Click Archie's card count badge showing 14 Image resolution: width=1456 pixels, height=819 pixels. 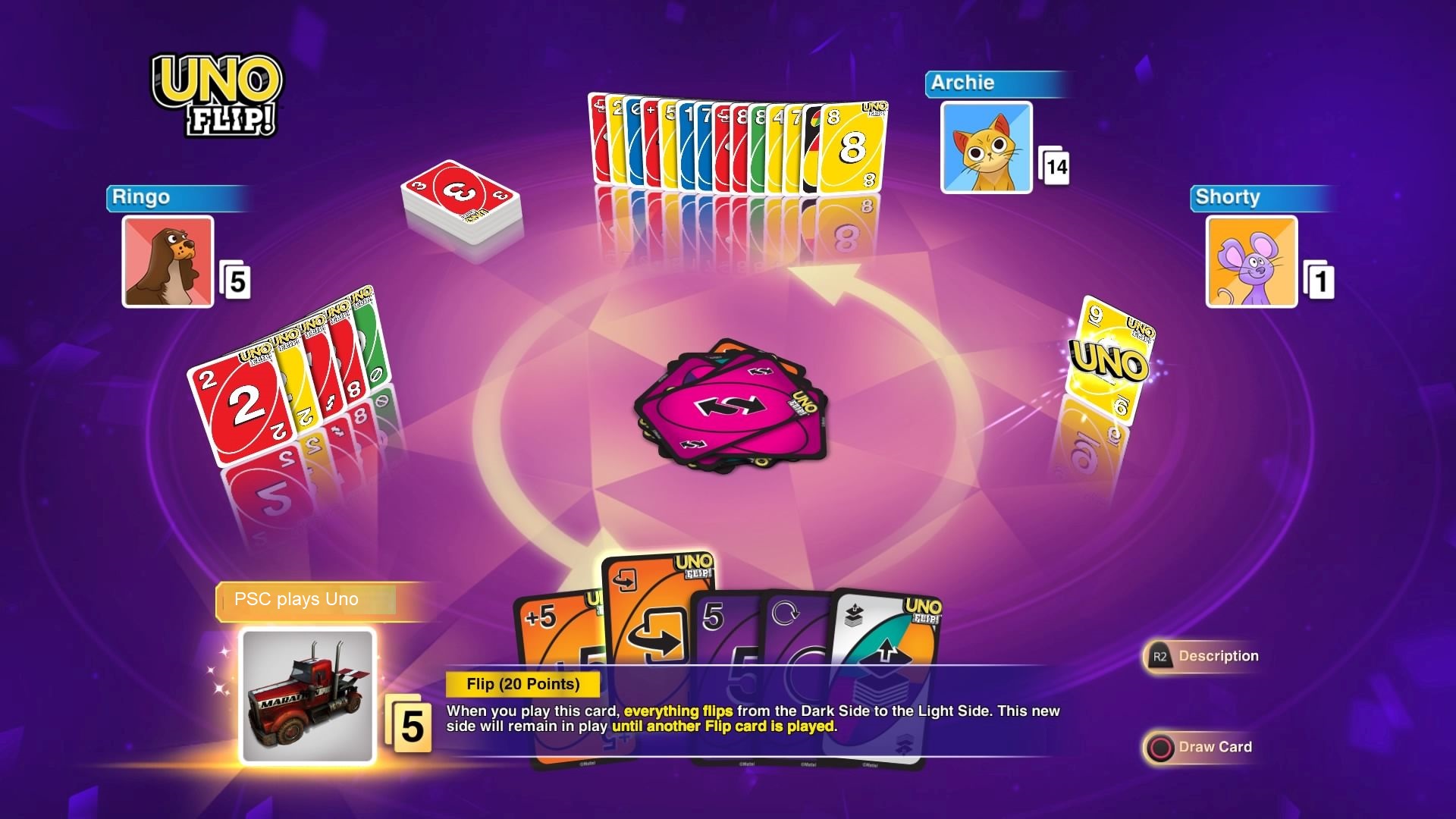(1055, 168)
